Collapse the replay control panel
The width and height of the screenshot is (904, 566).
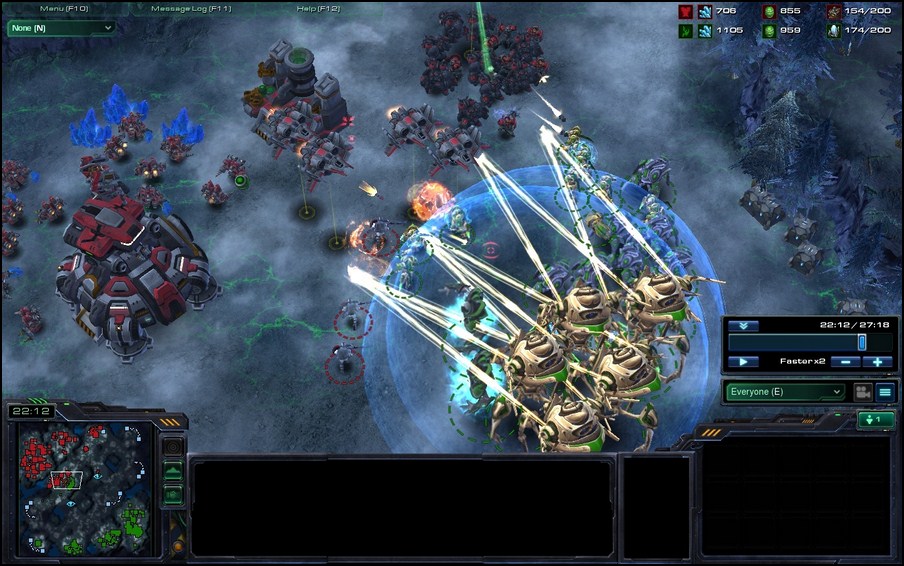[743, 326]
